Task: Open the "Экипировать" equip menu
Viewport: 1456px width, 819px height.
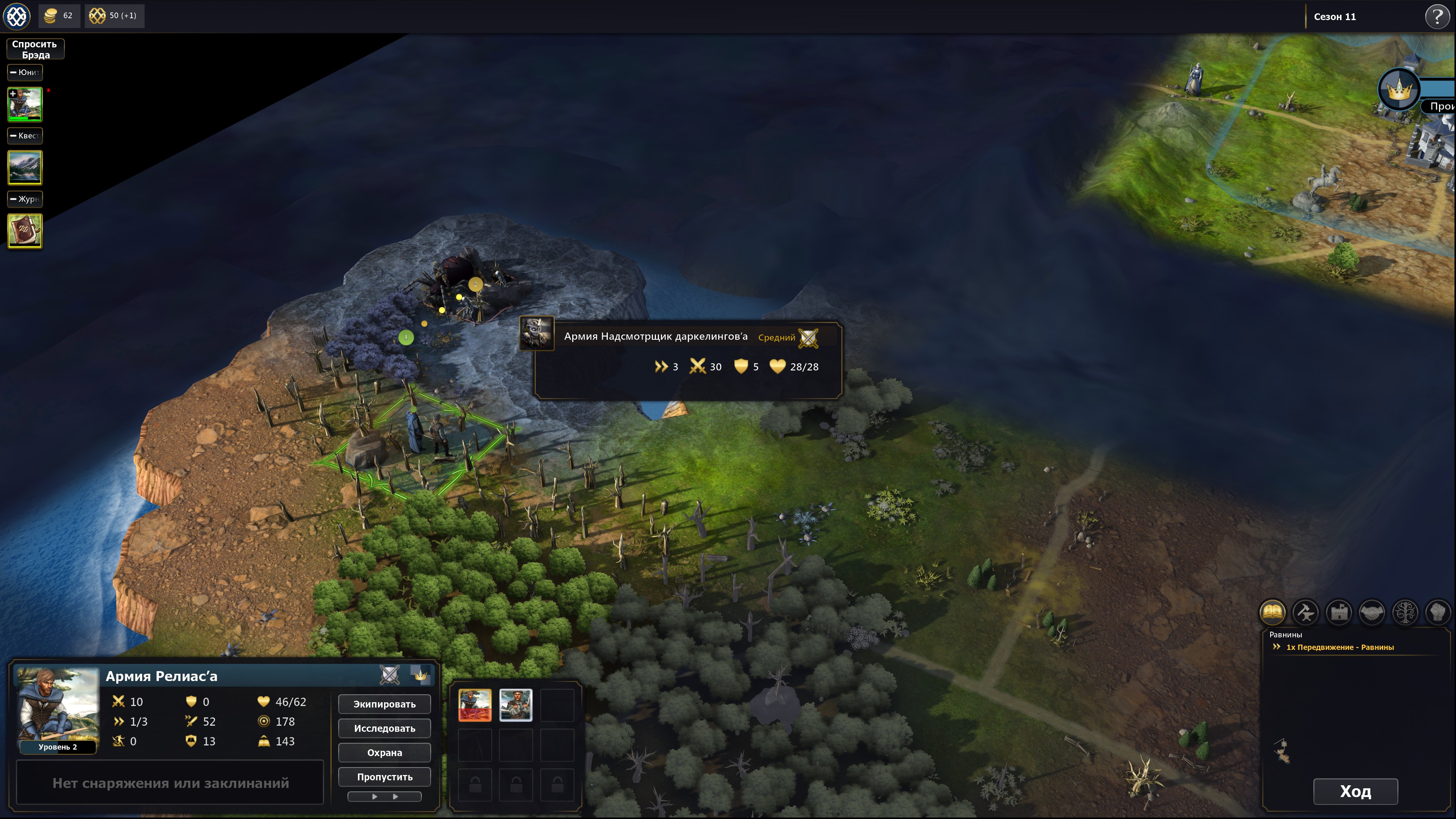Action: point(384,704)
